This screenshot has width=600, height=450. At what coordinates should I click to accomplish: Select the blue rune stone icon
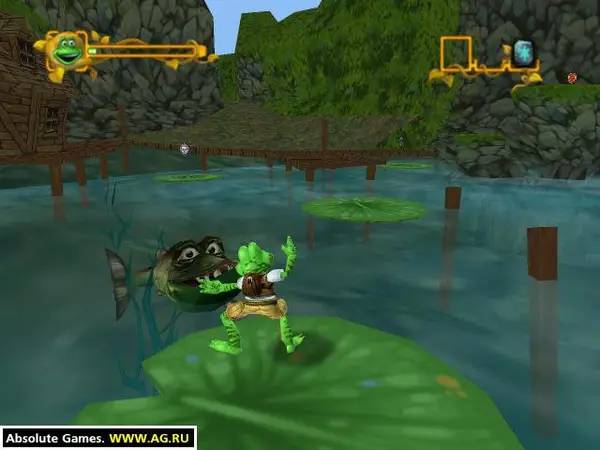coord(523,52)
